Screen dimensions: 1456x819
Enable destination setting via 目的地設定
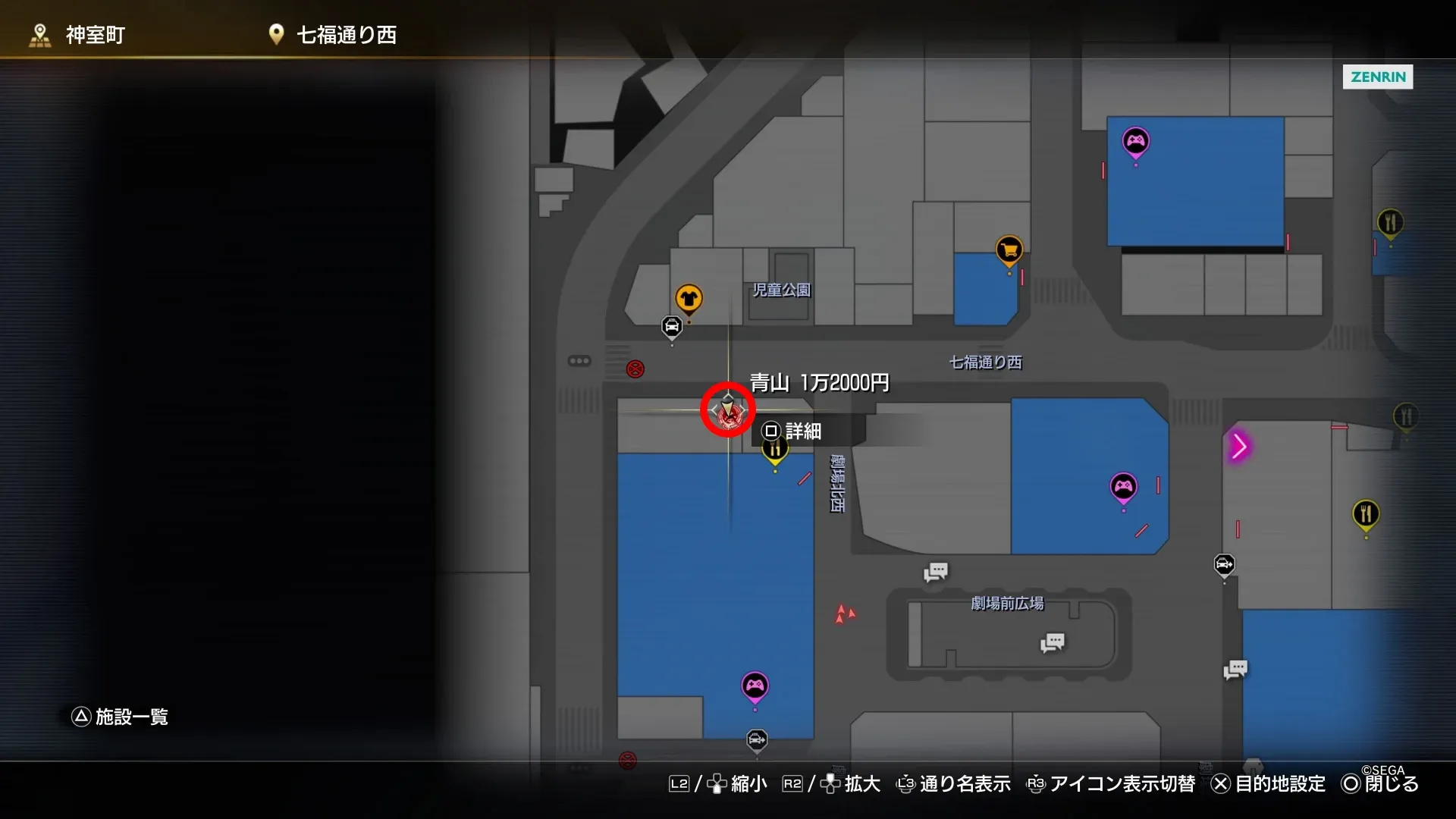click(1280, 785)
